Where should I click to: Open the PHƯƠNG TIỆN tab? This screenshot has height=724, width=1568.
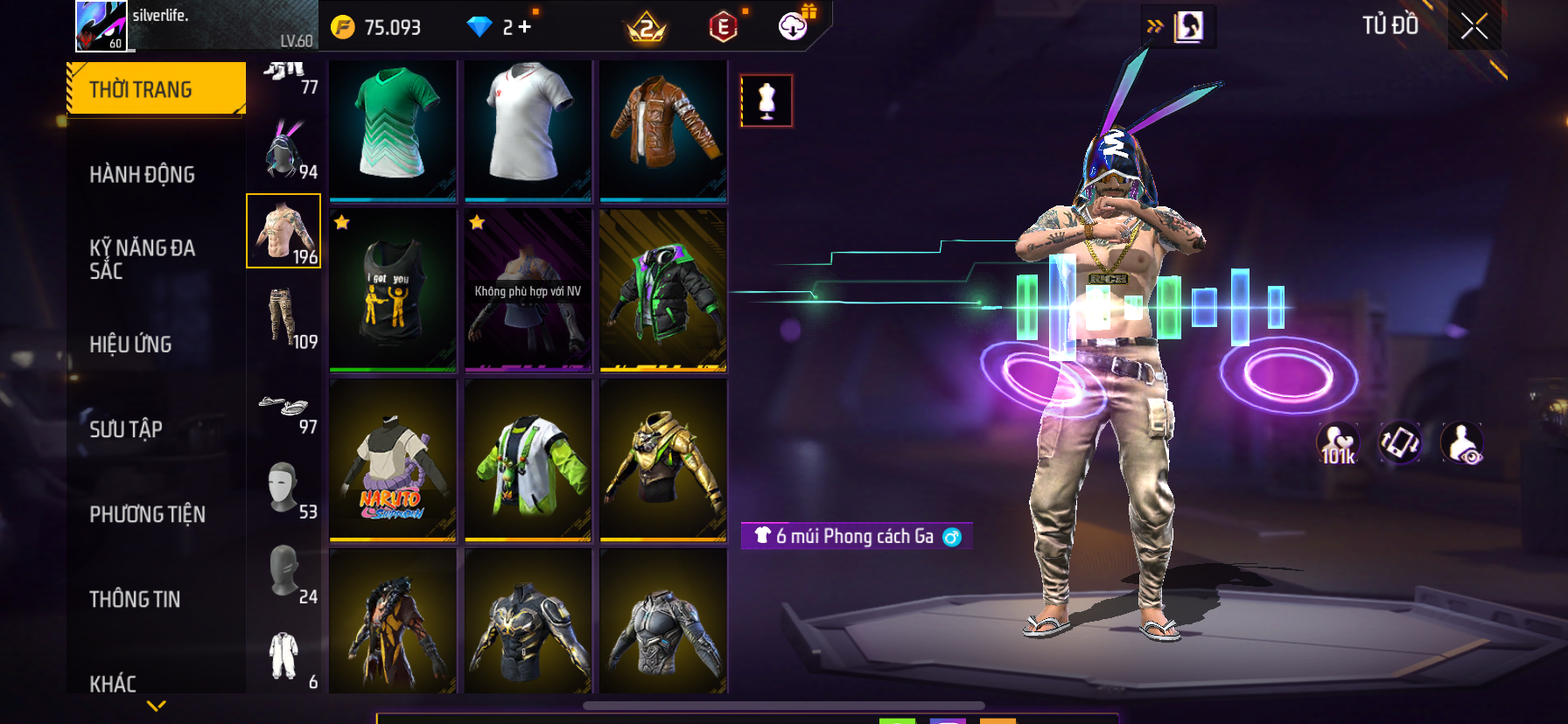(x=147, y=514)
